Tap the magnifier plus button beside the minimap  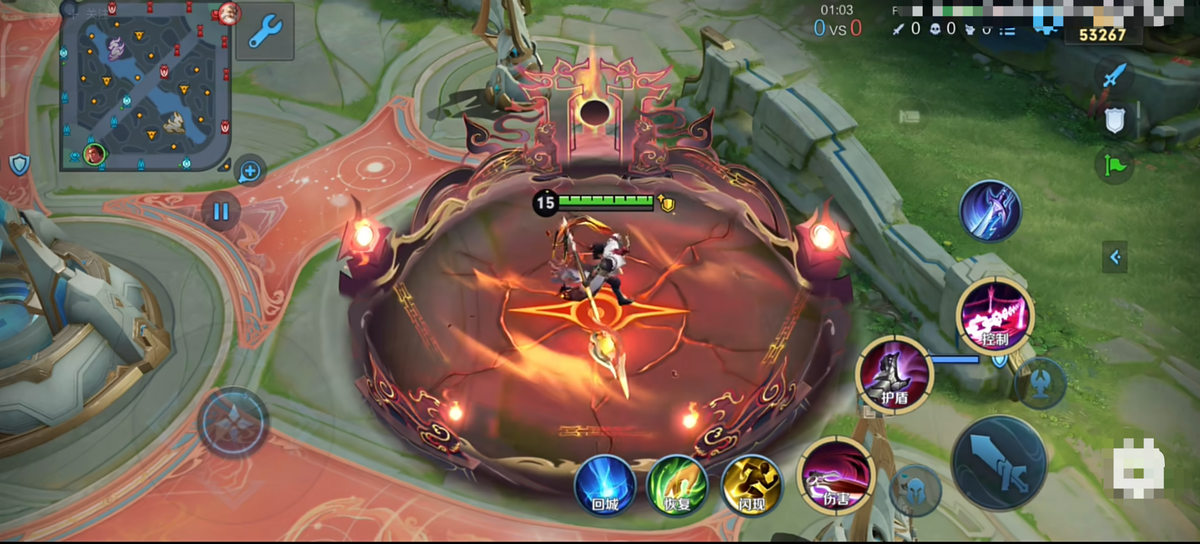coord(250,172)
